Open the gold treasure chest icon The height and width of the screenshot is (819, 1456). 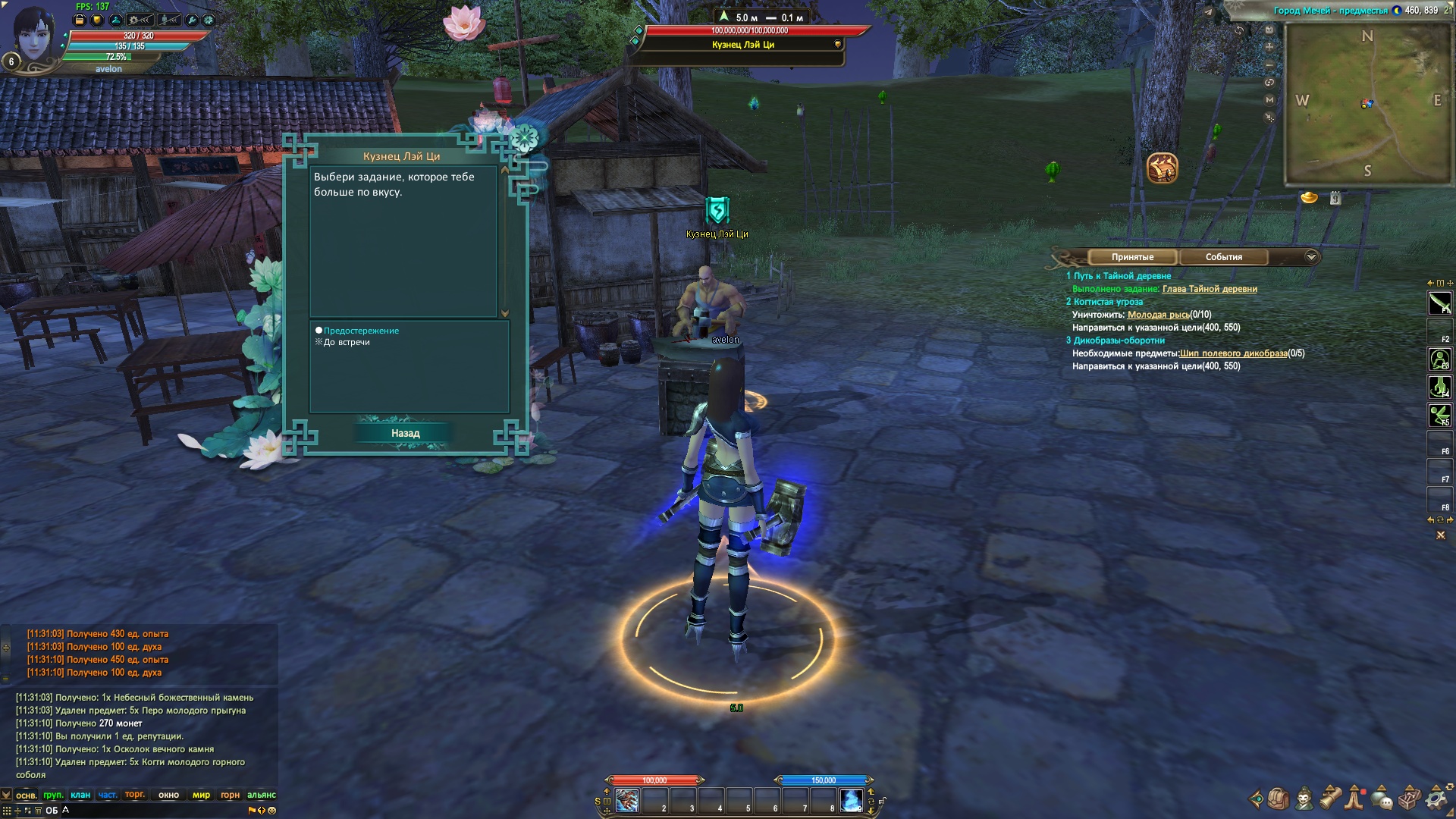point(1162,168)
